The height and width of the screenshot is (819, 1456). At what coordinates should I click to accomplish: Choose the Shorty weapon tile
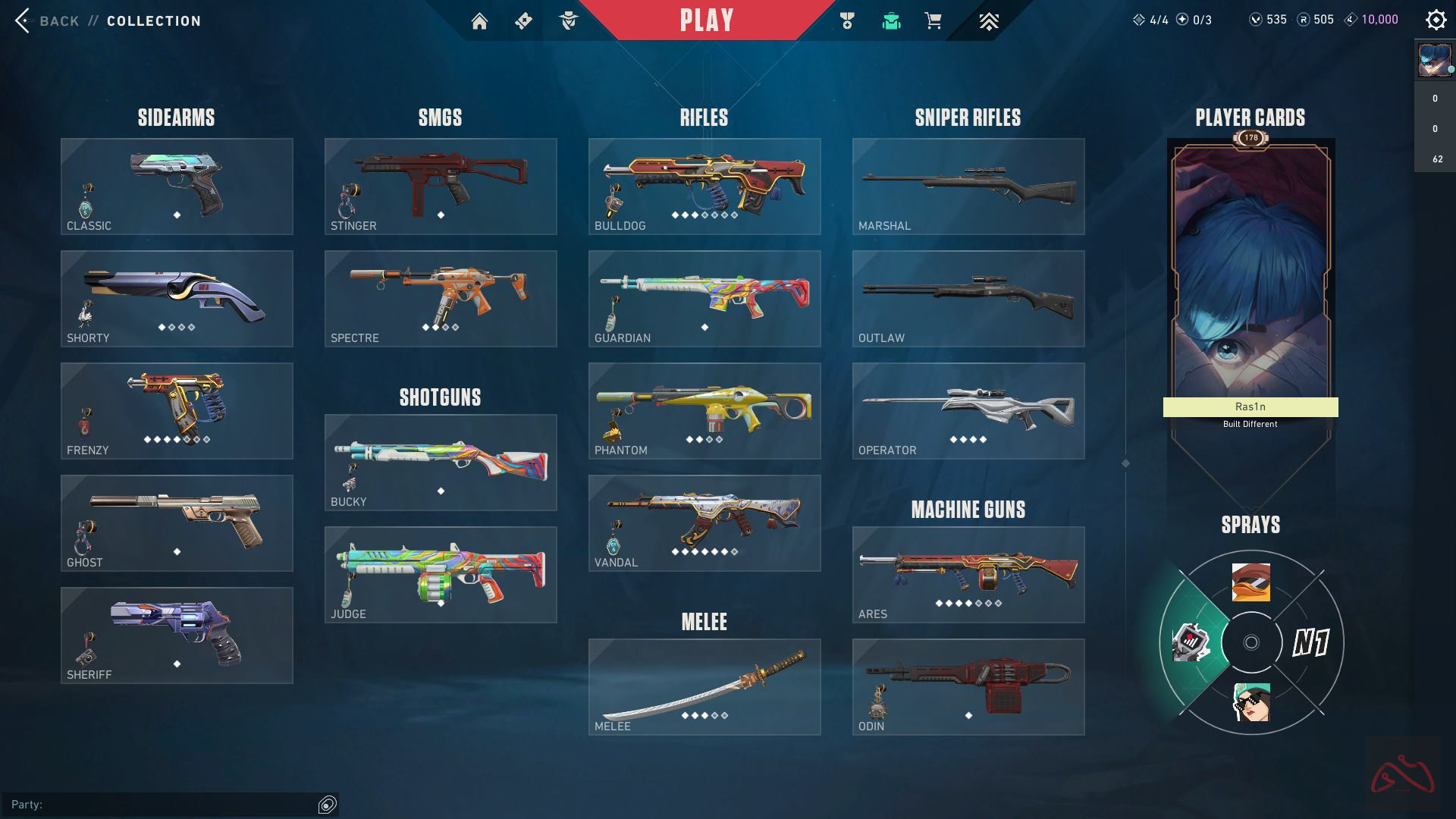coord(177,298)
